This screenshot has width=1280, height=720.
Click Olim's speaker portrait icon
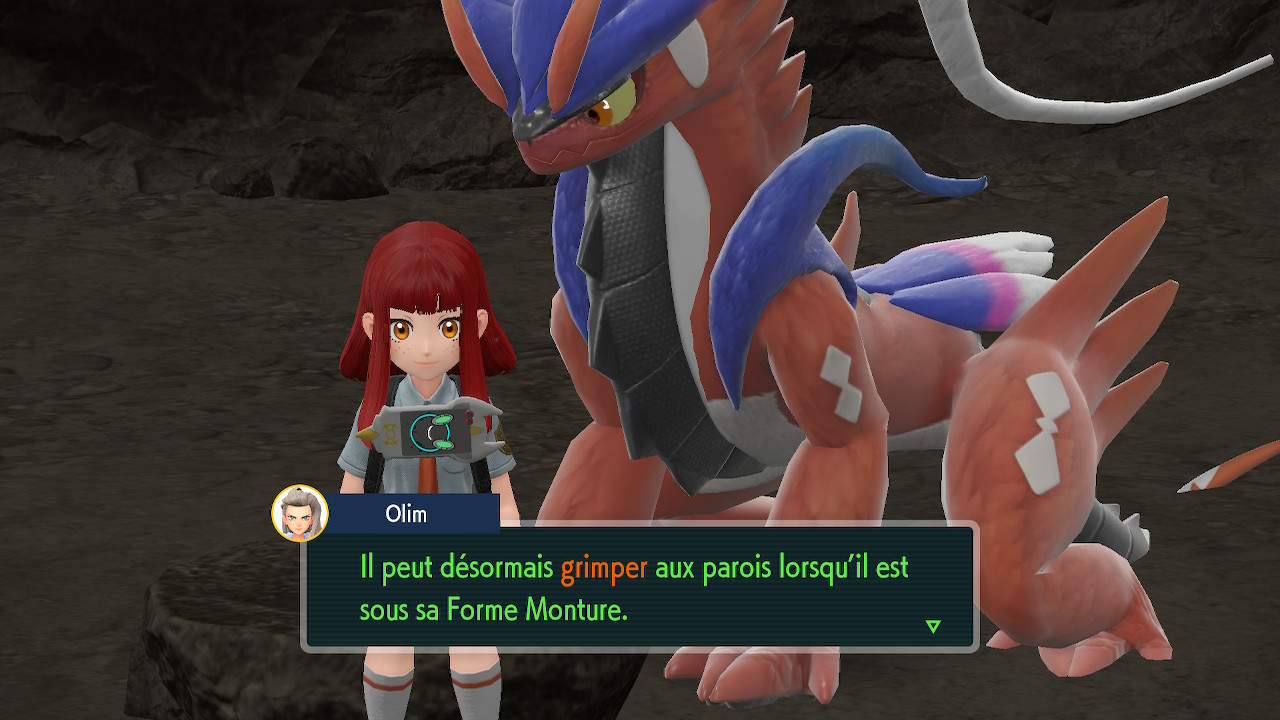point(300,513)
